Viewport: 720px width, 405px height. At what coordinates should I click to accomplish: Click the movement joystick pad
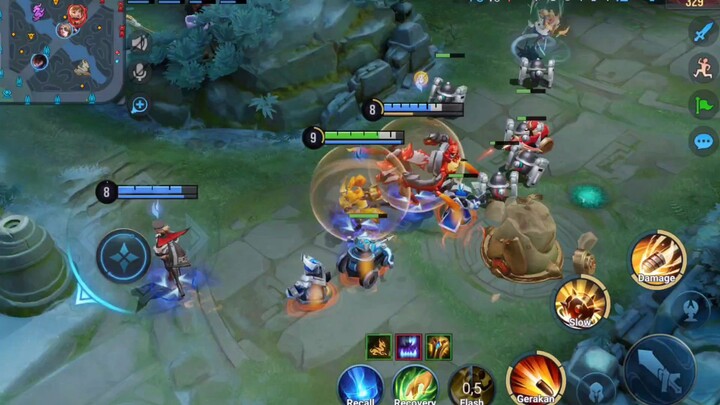pos(124,256)
